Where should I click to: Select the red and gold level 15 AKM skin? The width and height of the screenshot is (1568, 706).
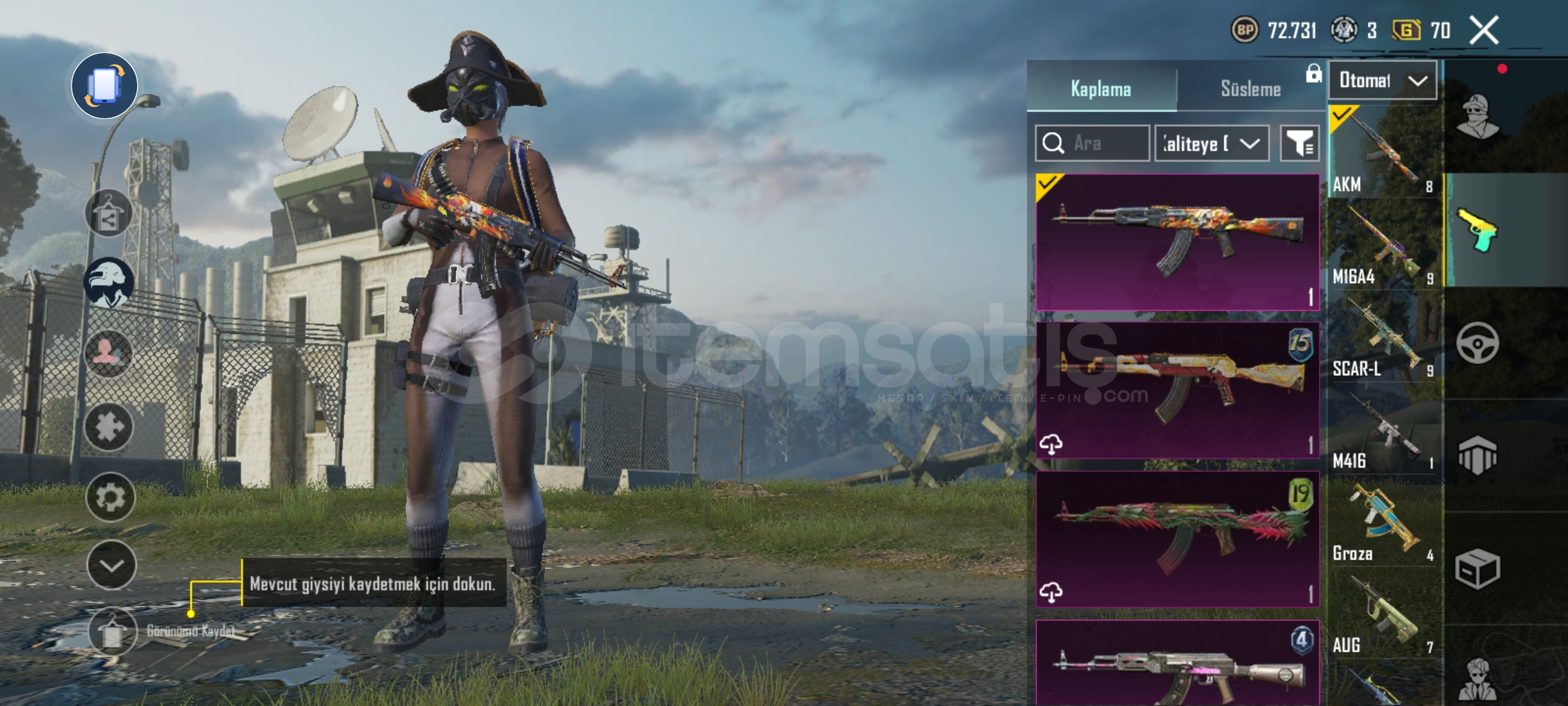(1177, 390)
